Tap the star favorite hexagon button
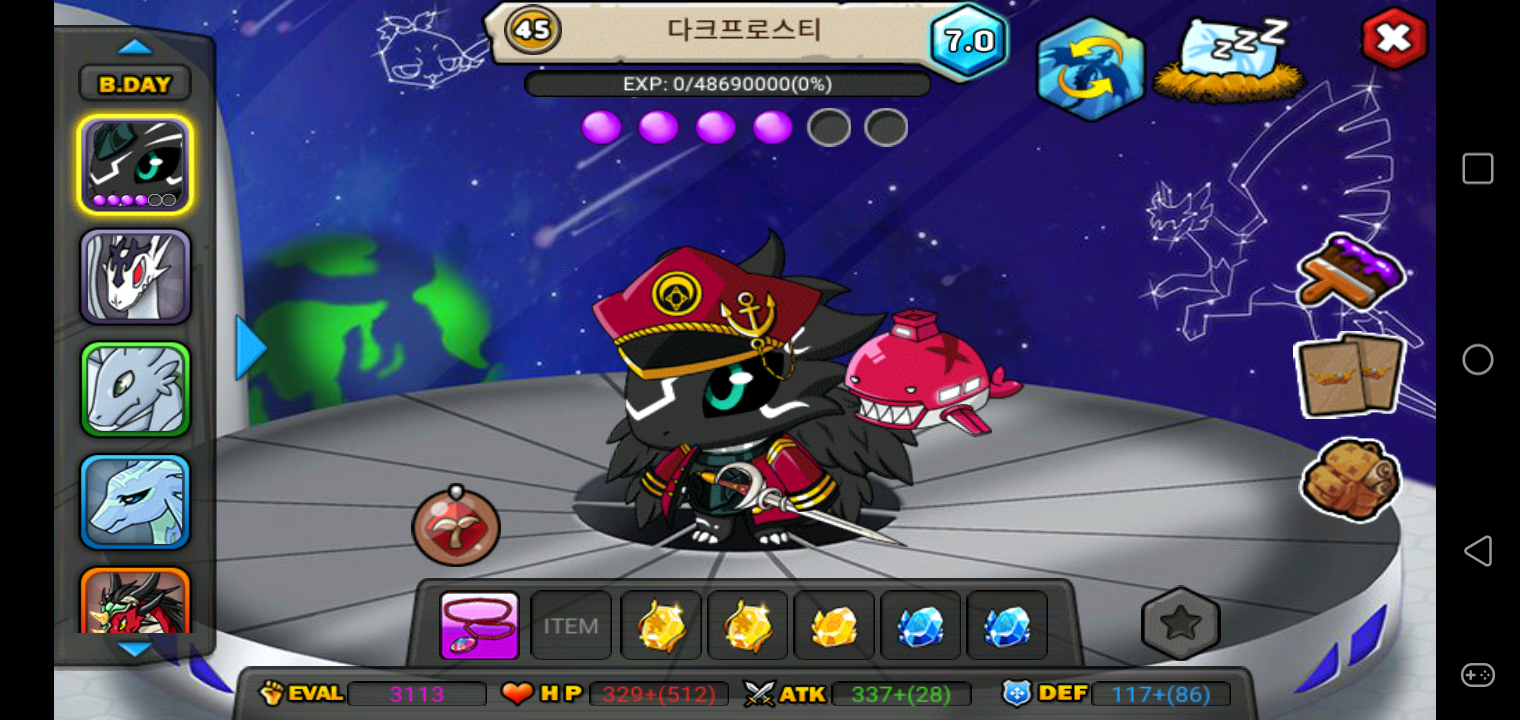This screenshot has height=720, width=1520. coord(1180,623)
